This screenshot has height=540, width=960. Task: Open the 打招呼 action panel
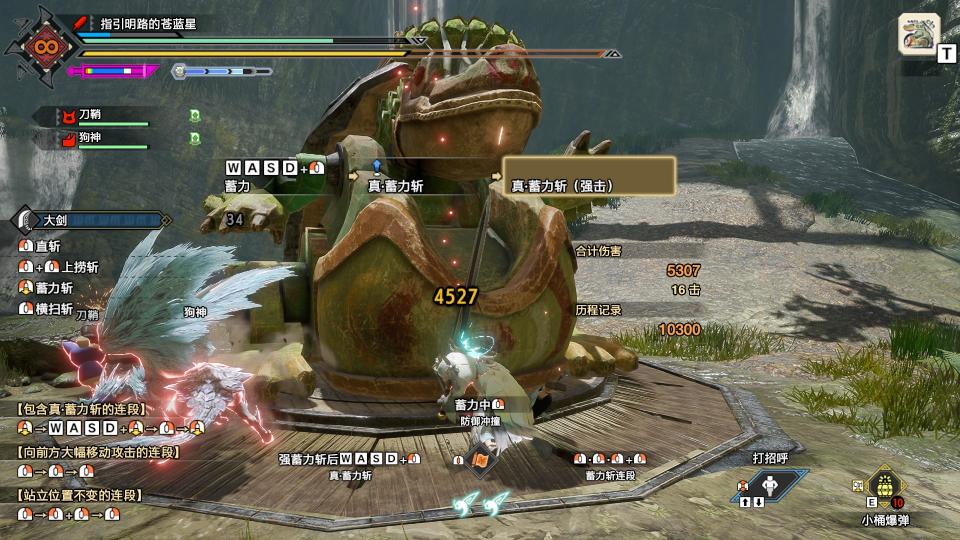click(770, 485)
